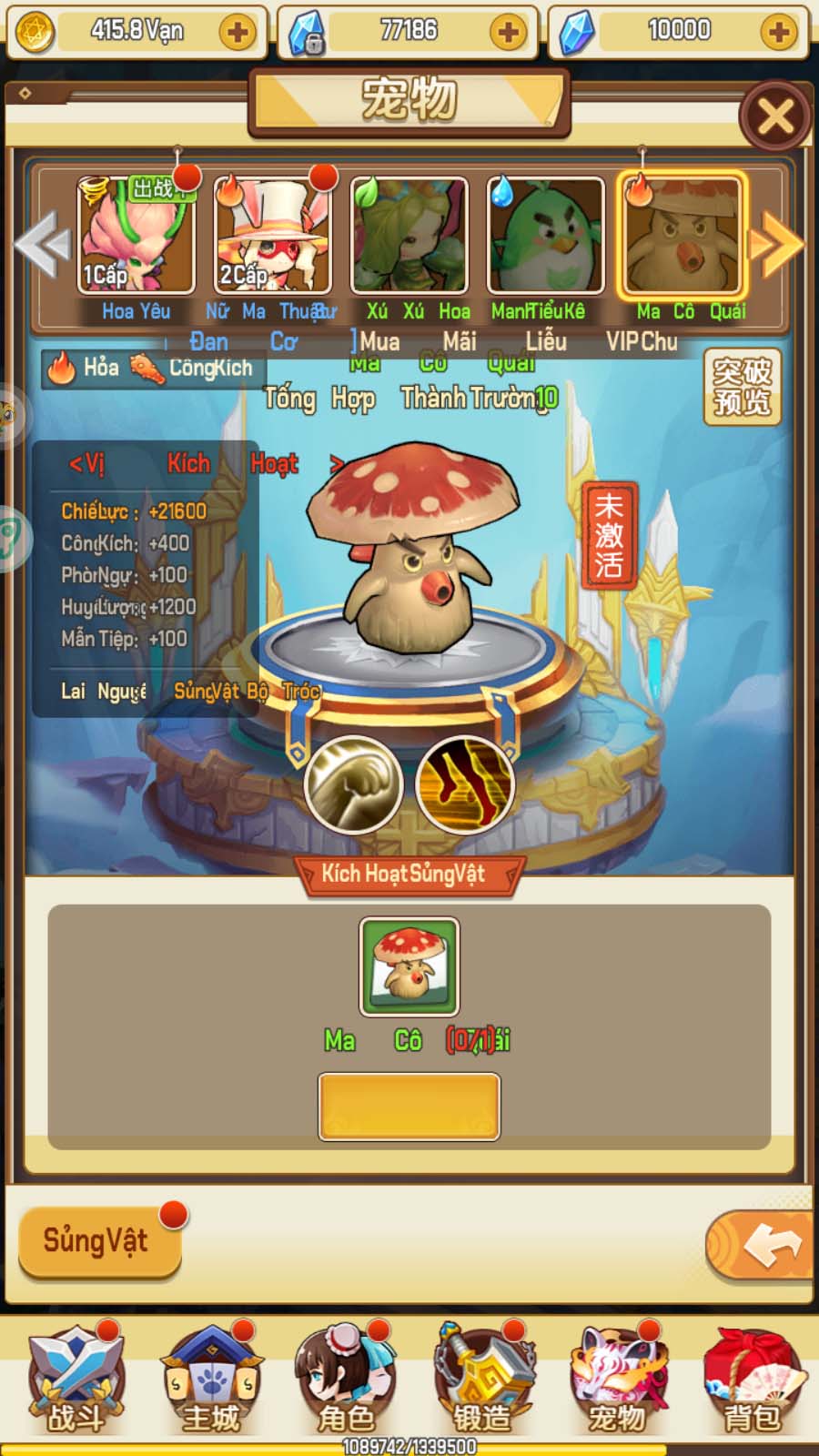Click the mushroom pet shard item slot
The width and height of the screenshot is (819, 1456).
point(409,966)
